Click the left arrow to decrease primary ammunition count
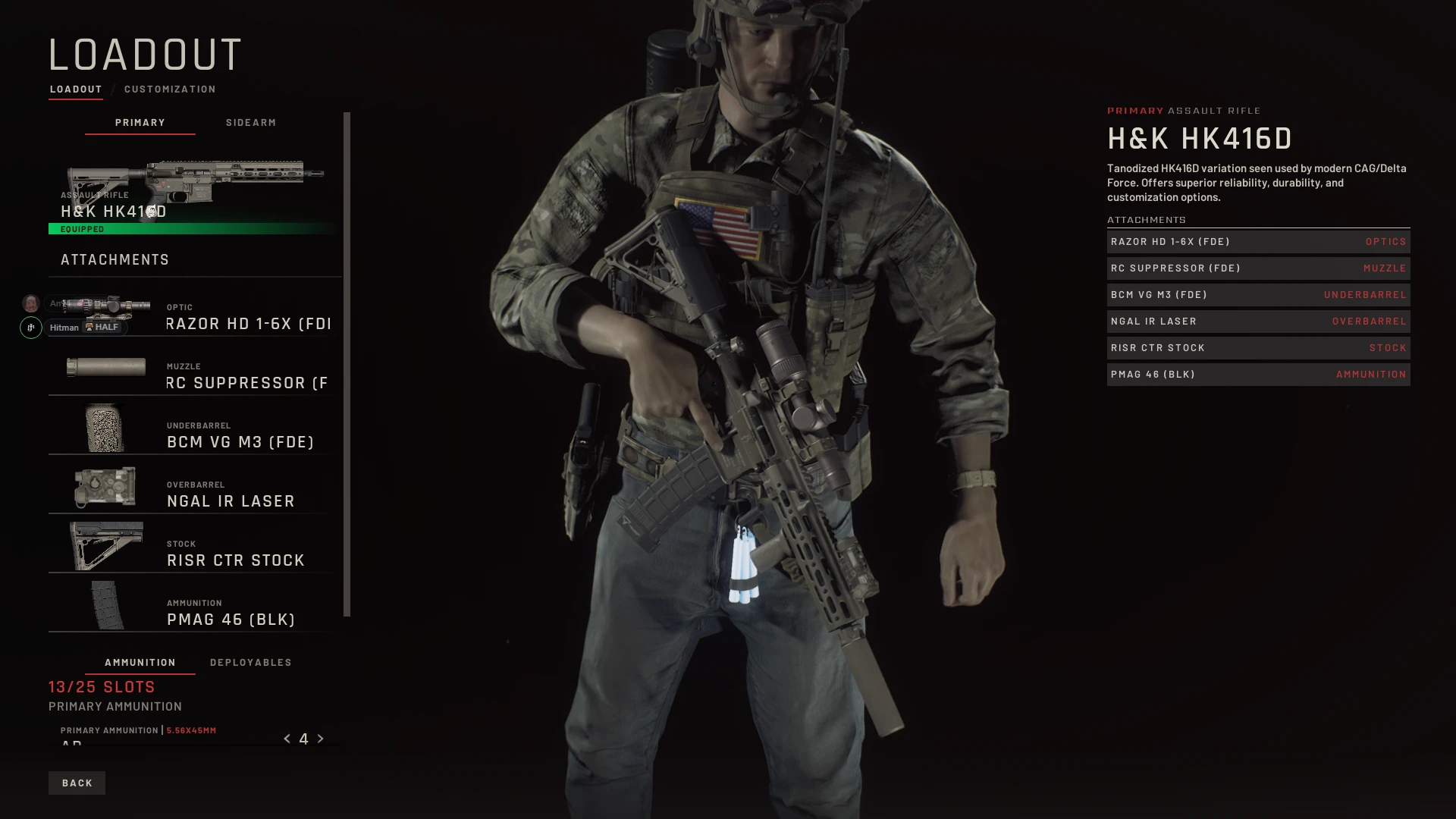The image size is (1456, 819). (287, 738)
